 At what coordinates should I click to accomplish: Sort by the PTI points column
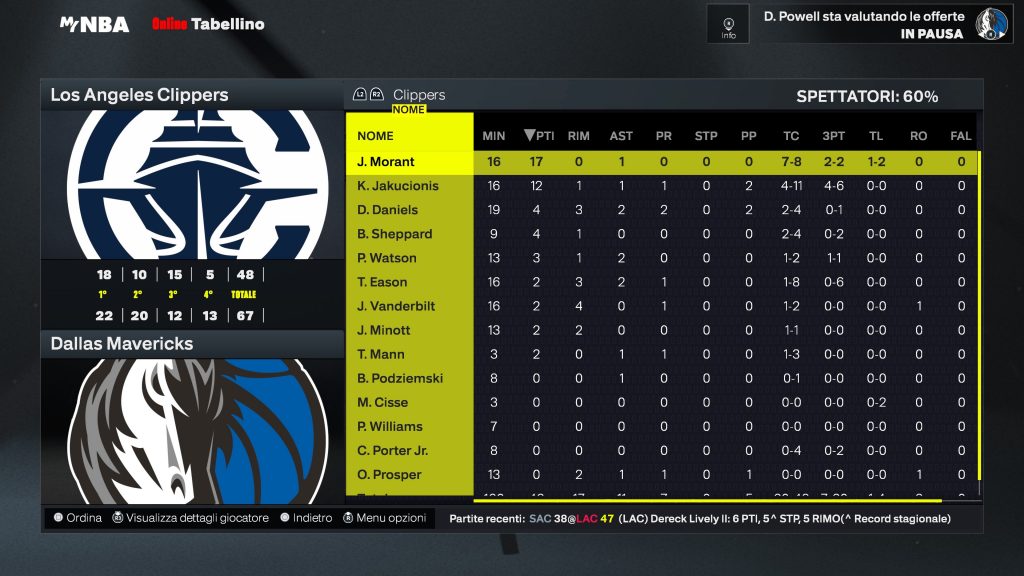[x=539, y=136]
